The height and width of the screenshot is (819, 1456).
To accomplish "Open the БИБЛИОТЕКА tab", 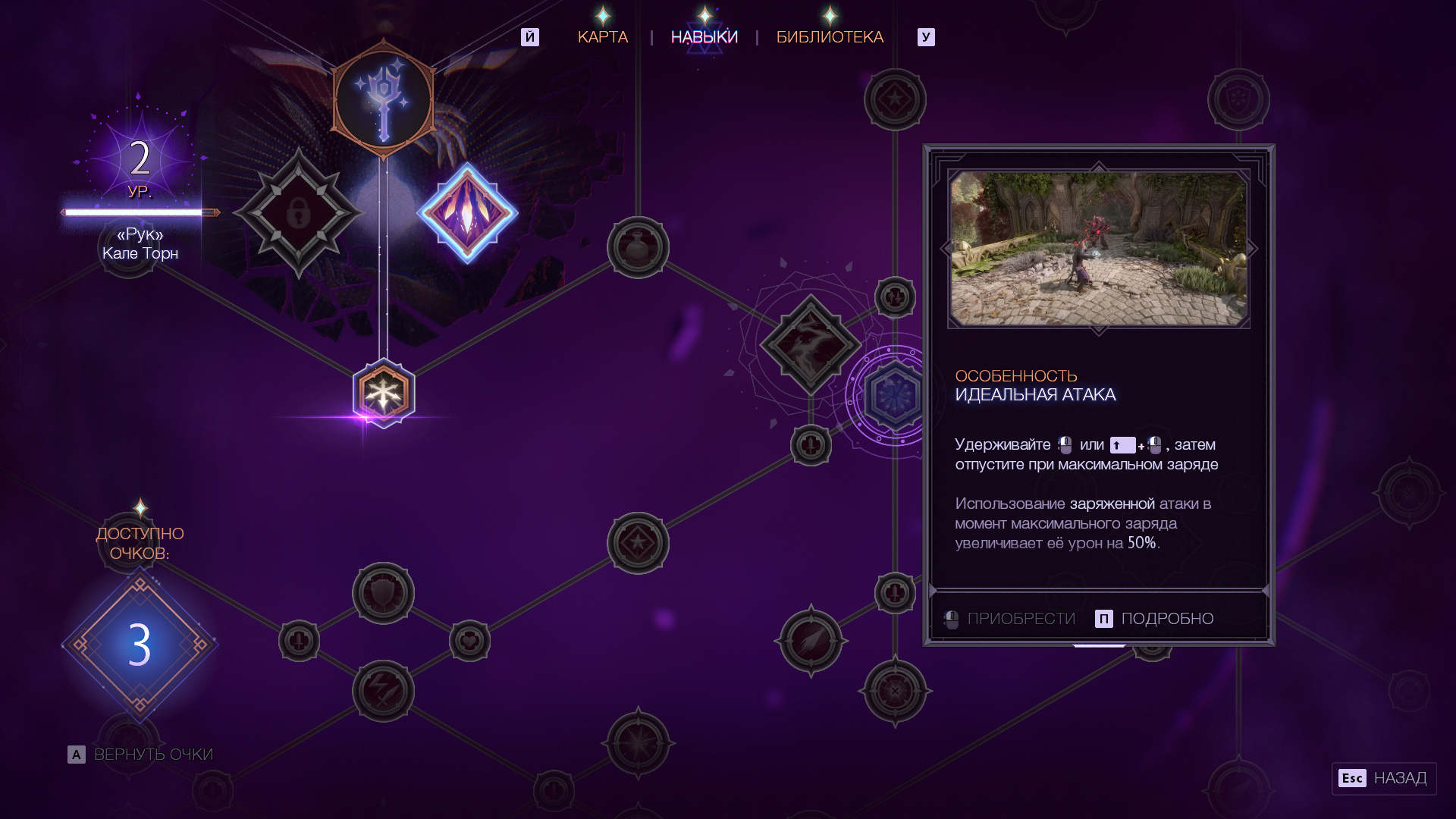I will click(x=830, y=37).
